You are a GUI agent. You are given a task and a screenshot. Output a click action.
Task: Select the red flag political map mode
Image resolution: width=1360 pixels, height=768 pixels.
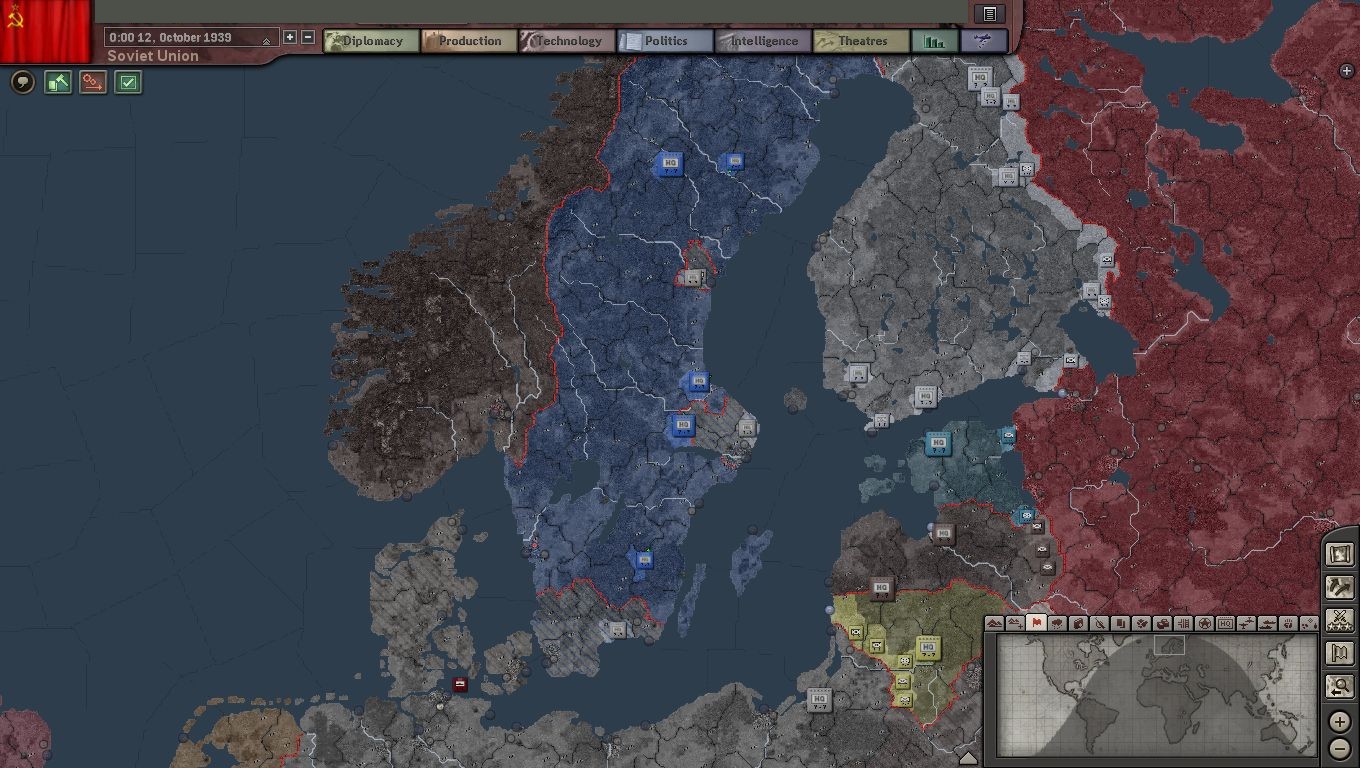pyautogui.click(x=1036, y=623)
